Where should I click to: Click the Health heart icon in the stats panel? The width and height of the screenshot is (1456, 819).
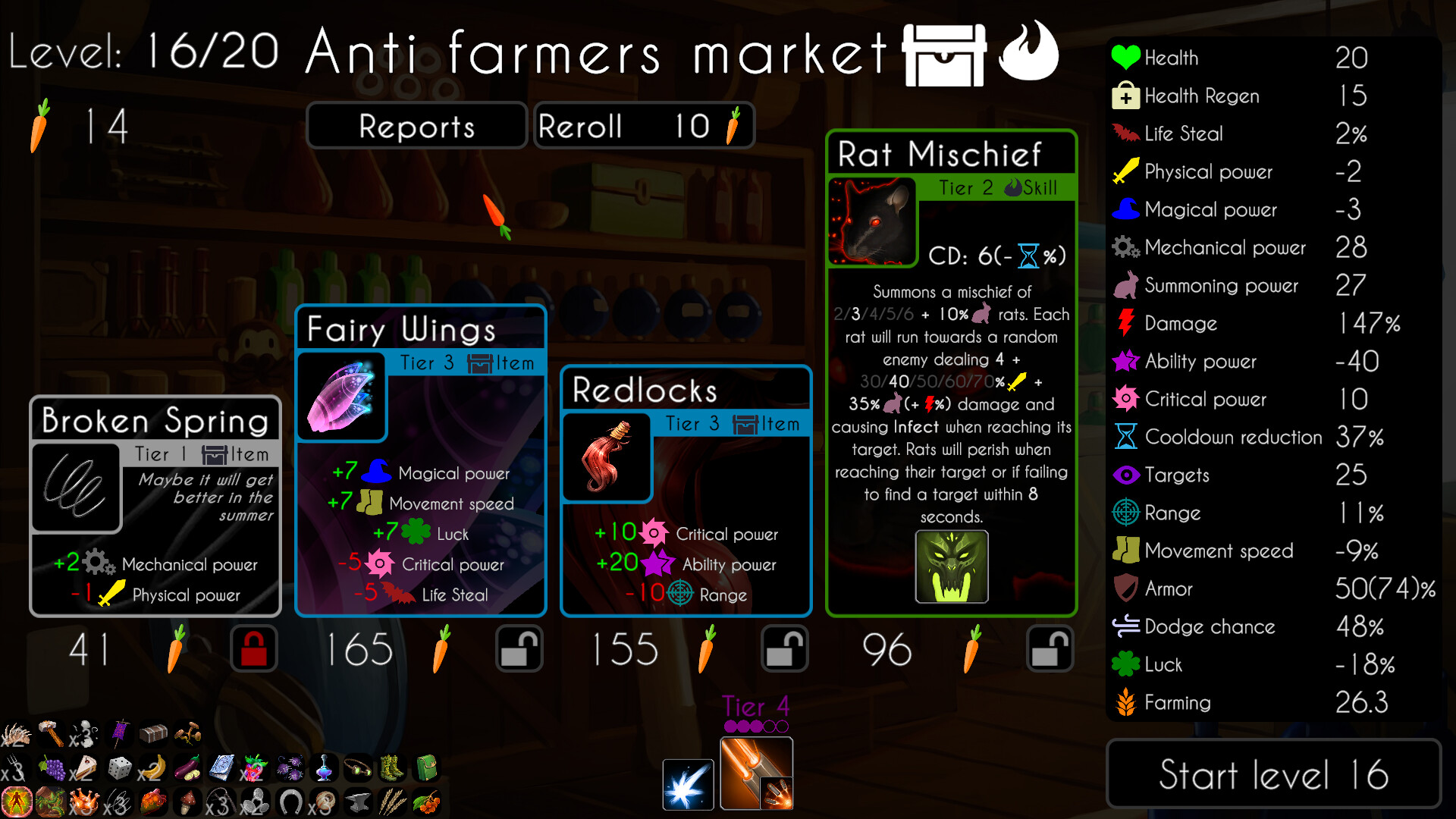[x=1125, y=57]
